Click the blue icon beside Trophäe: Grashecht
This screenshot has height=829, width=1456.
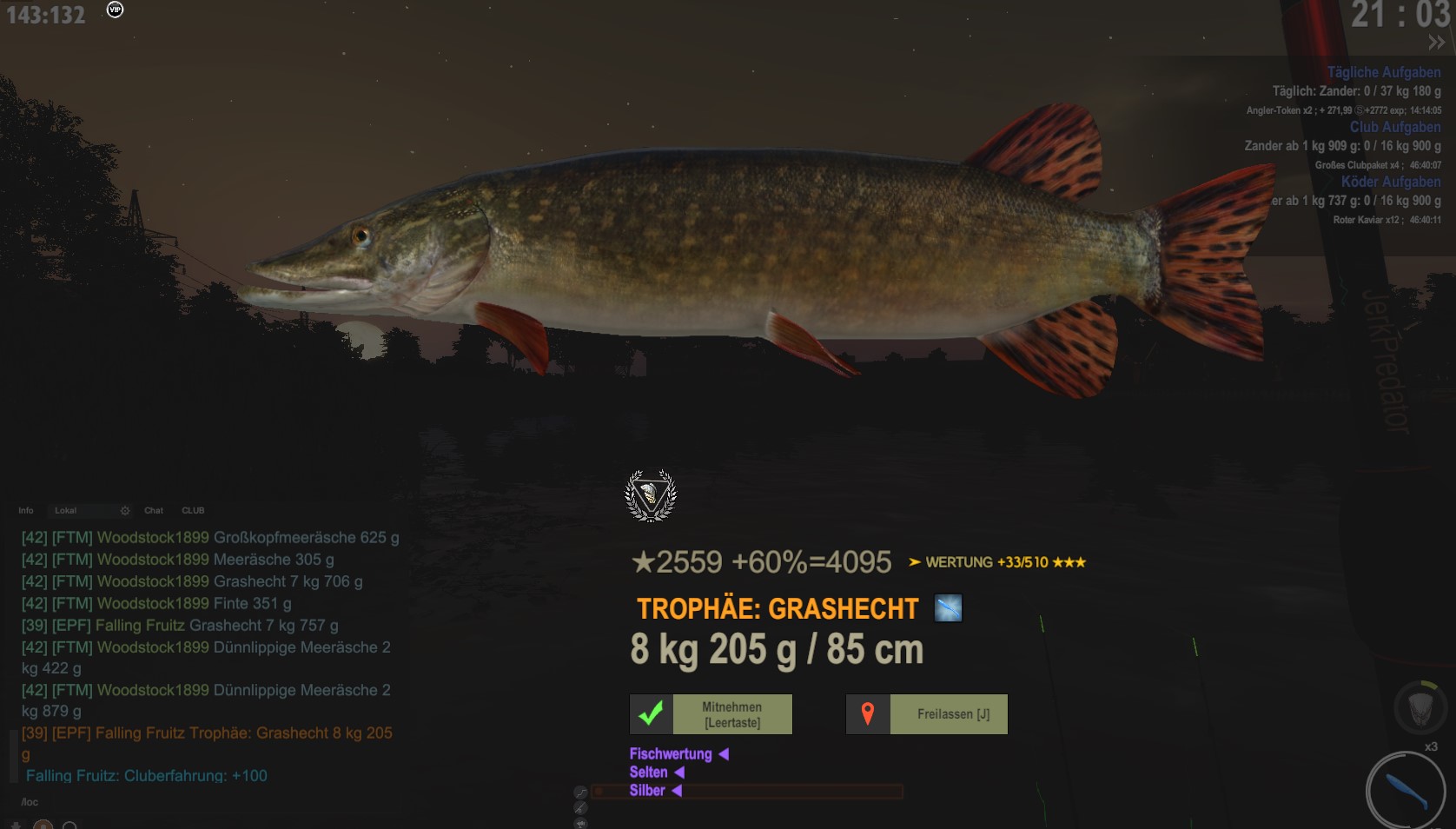tap(948, 608)
